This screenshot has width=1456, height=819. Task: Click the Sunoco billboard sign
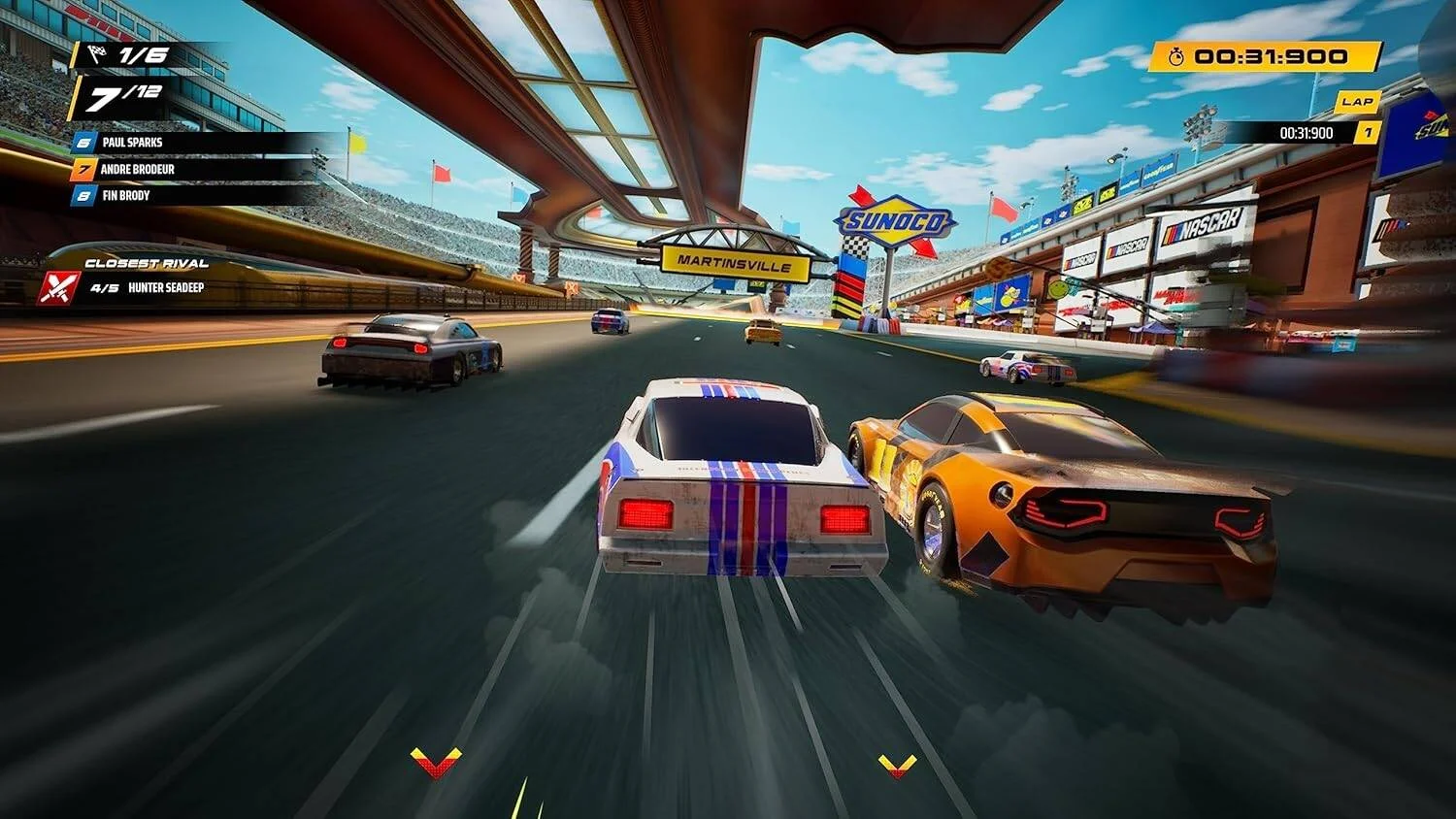895,218
